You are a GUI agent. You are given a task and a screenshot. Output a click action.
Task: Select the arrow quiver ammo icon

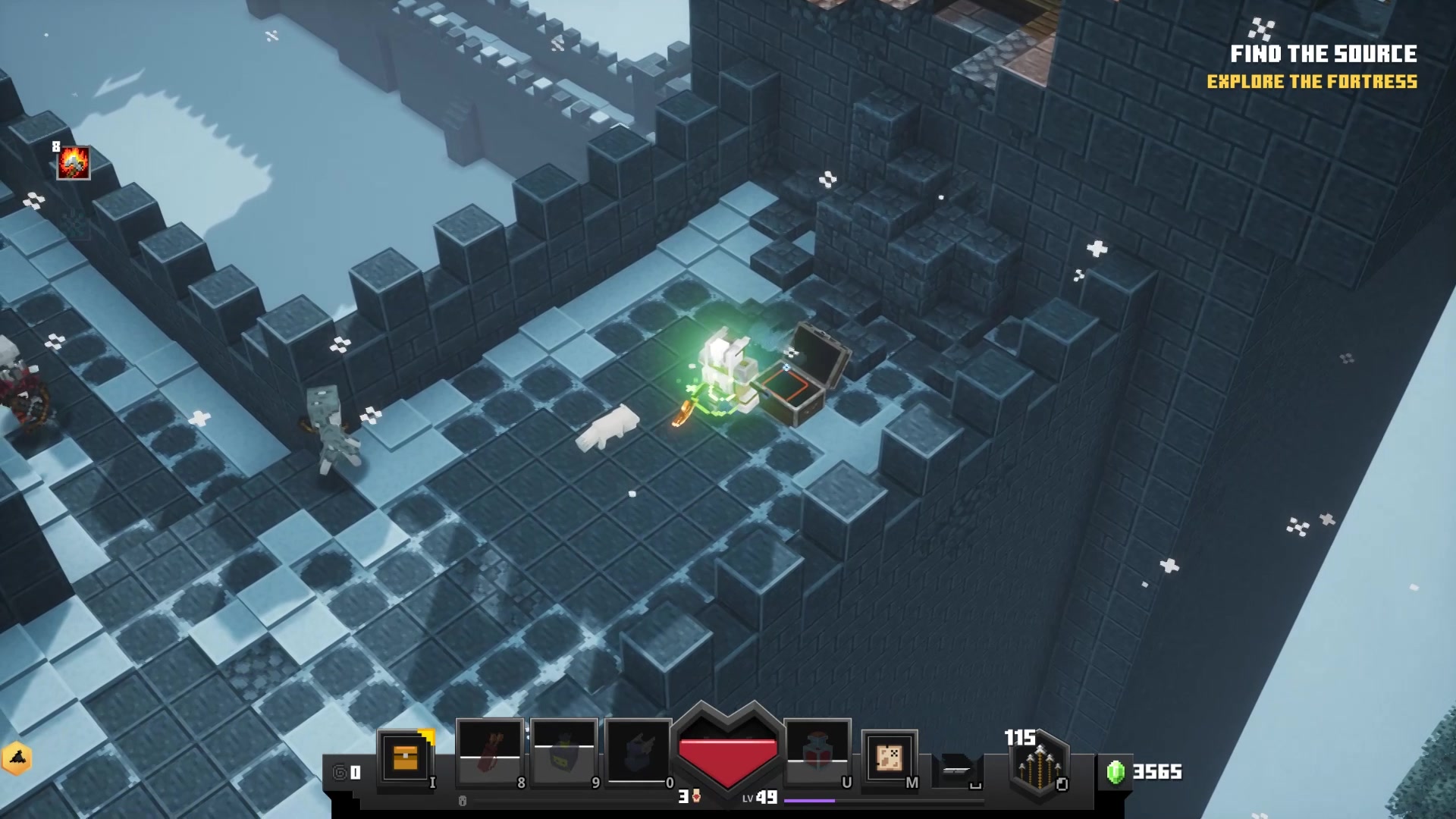point(1038,766)
